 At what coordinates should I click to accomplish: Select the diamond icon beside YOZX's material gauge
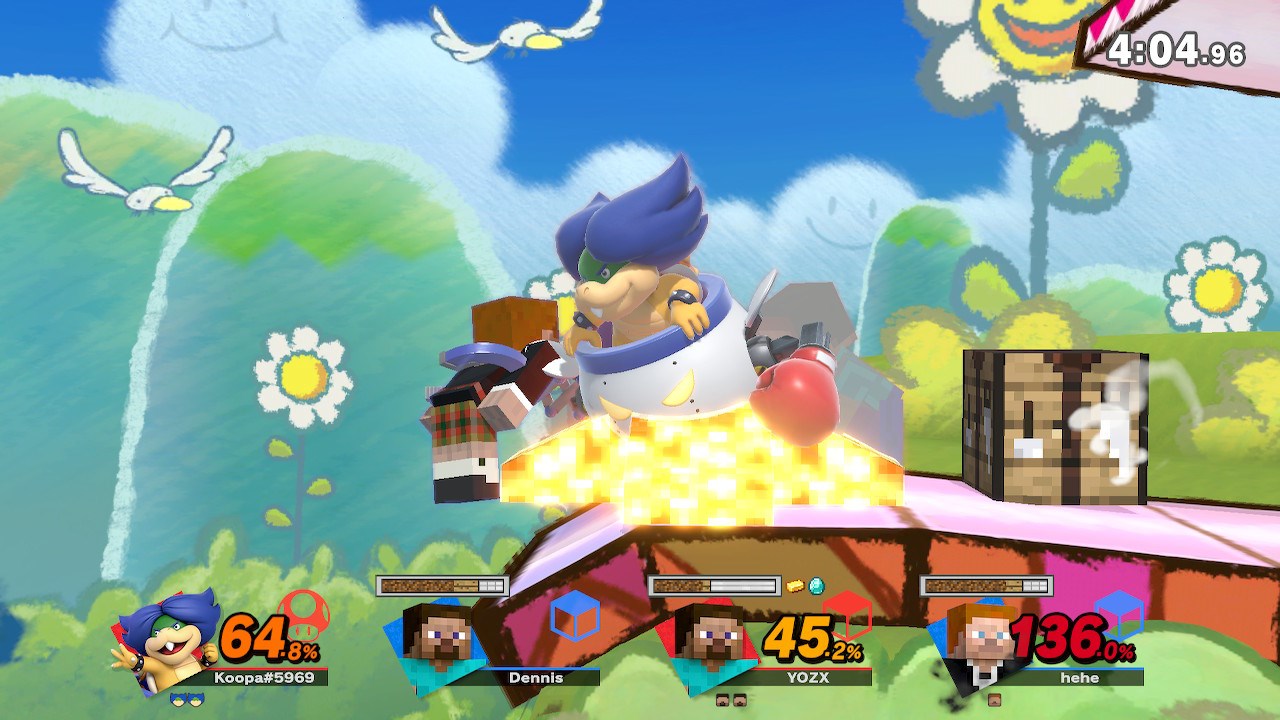click(817, 587)
